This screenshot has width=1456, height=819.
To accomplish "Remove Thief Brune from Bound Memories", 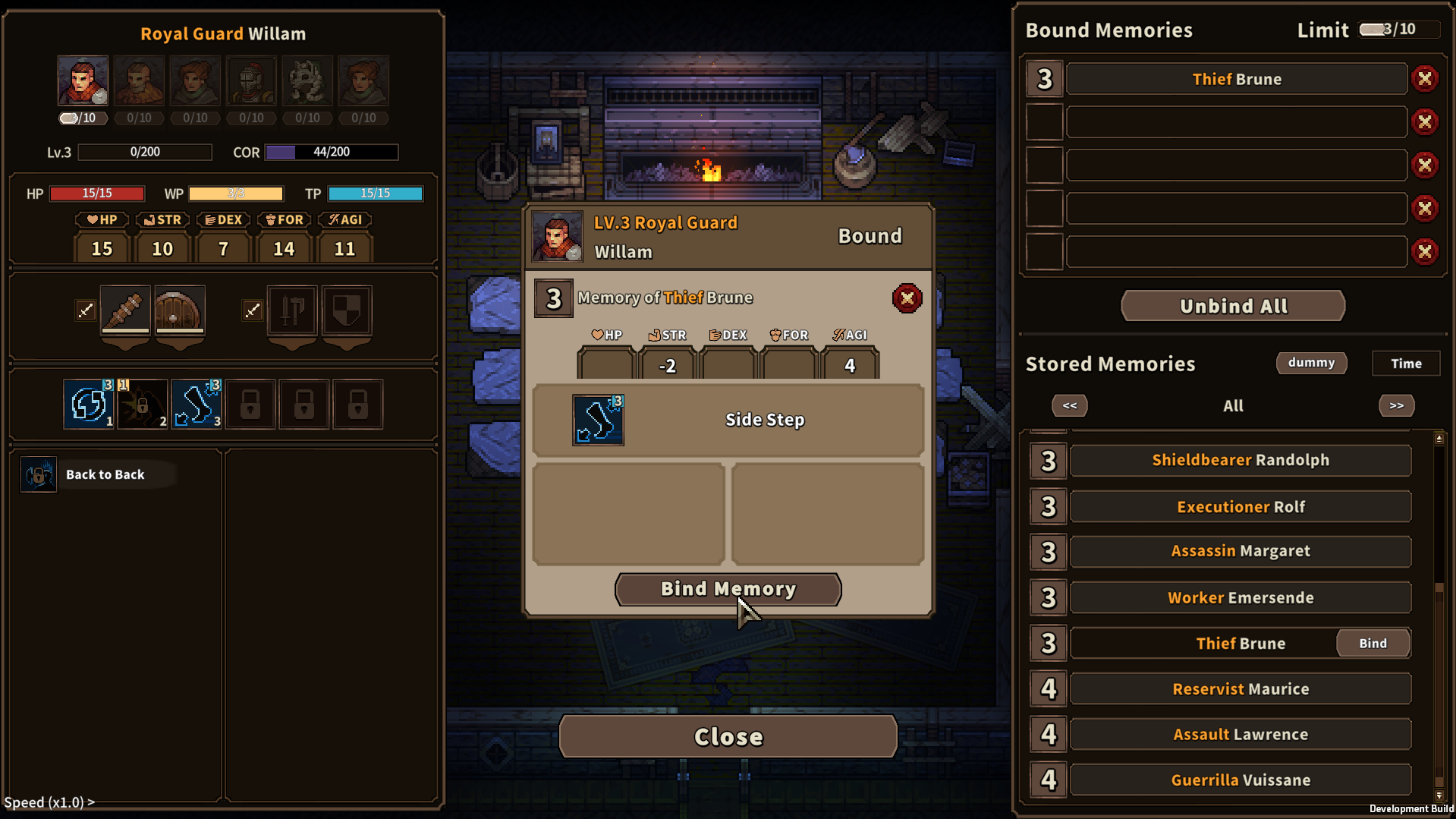I will point(1426,78).
